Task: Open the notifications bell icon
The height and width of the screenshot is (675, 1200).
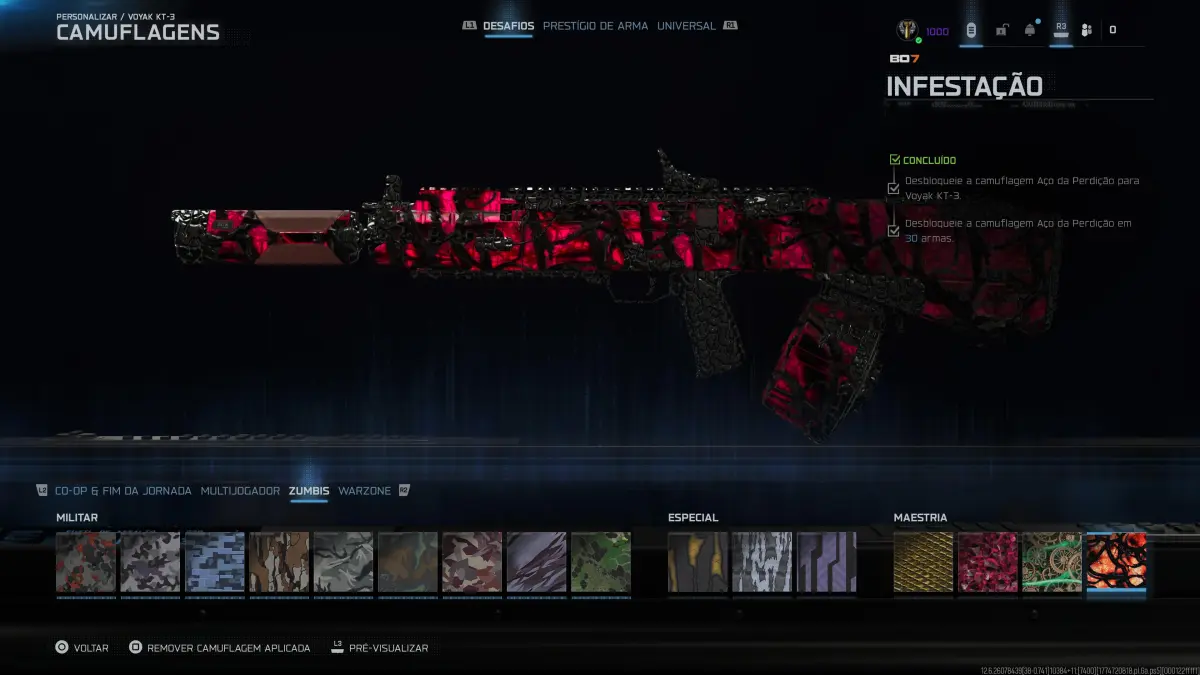Action: point(1030,30)
